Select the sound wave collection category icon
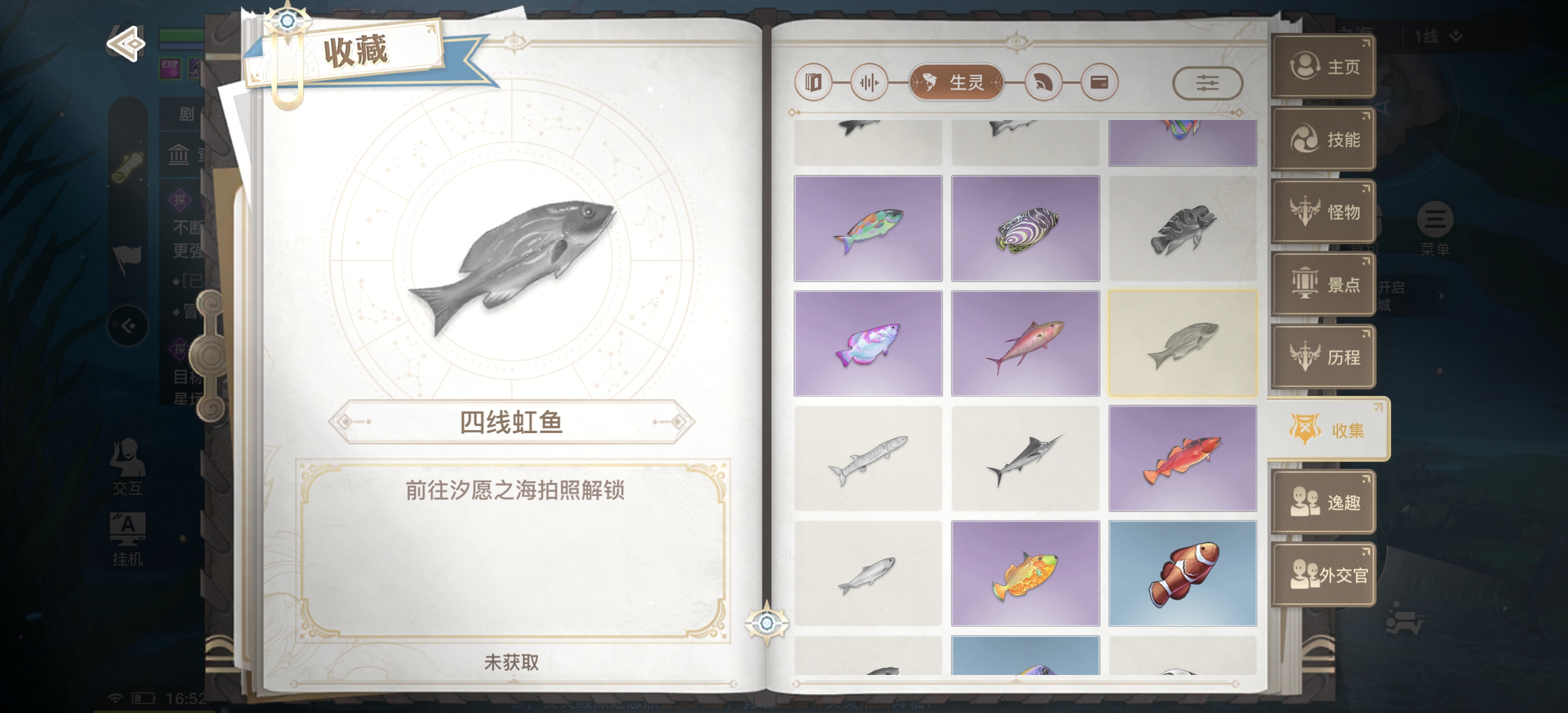The image size is (1568, 713). tap(869, 82)
